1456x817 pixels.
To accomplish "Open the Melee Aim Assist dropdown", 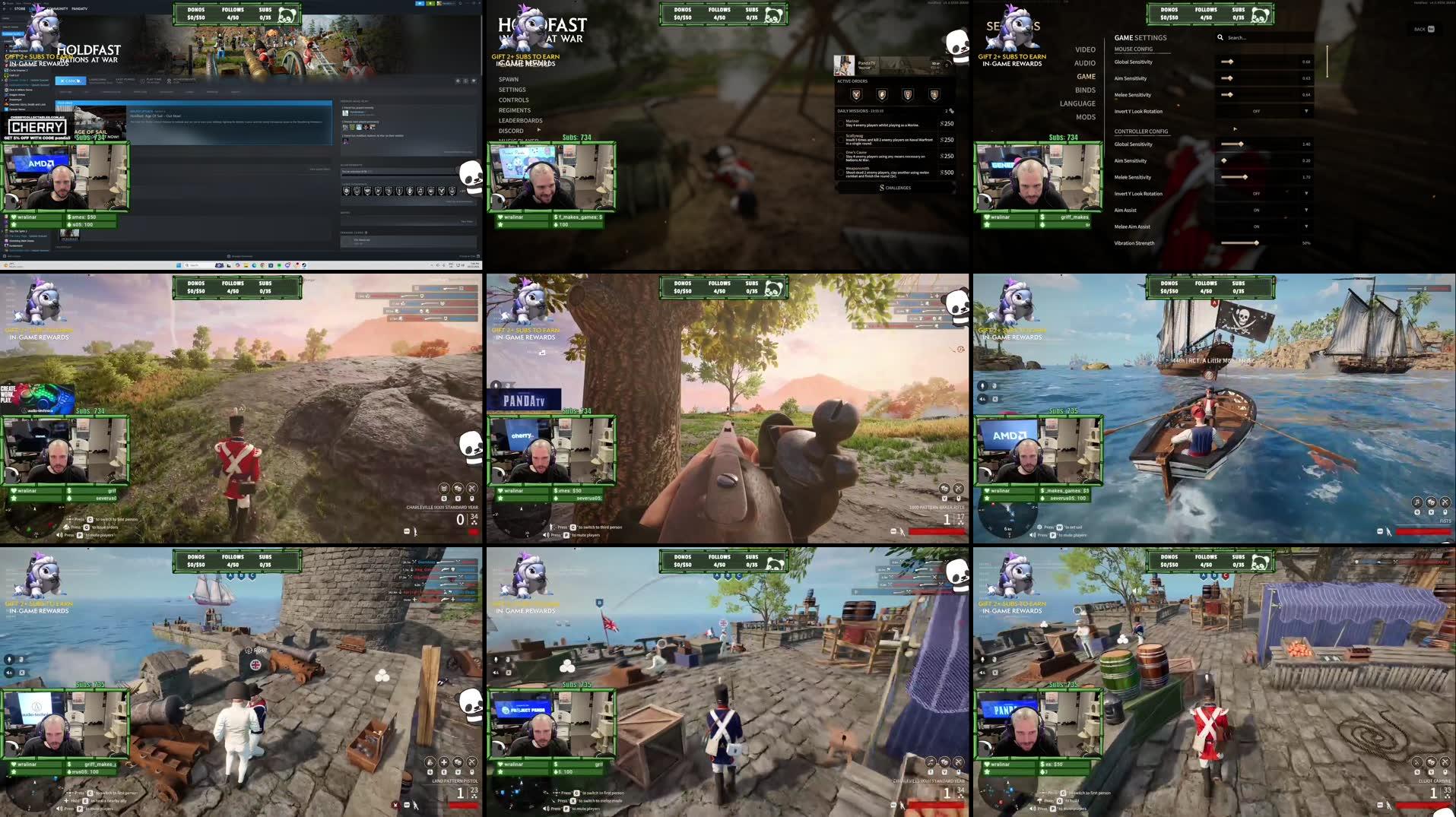I will tap(1306, 226).
